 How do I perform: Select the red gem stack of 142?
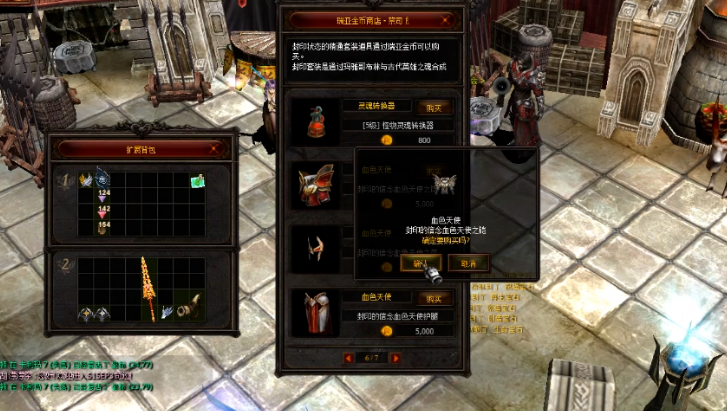(102, 212)
